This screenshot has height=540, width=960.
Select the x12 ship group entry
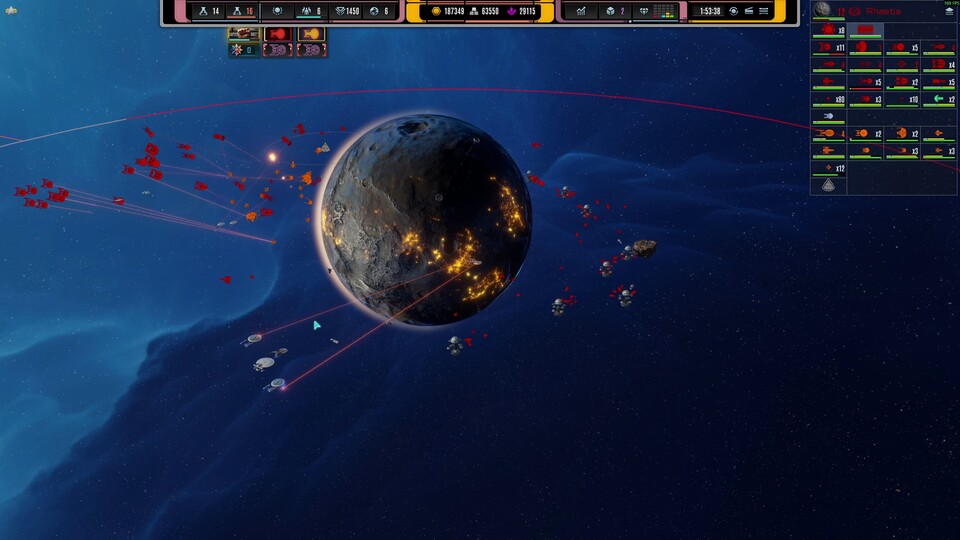tap(828, 168)
